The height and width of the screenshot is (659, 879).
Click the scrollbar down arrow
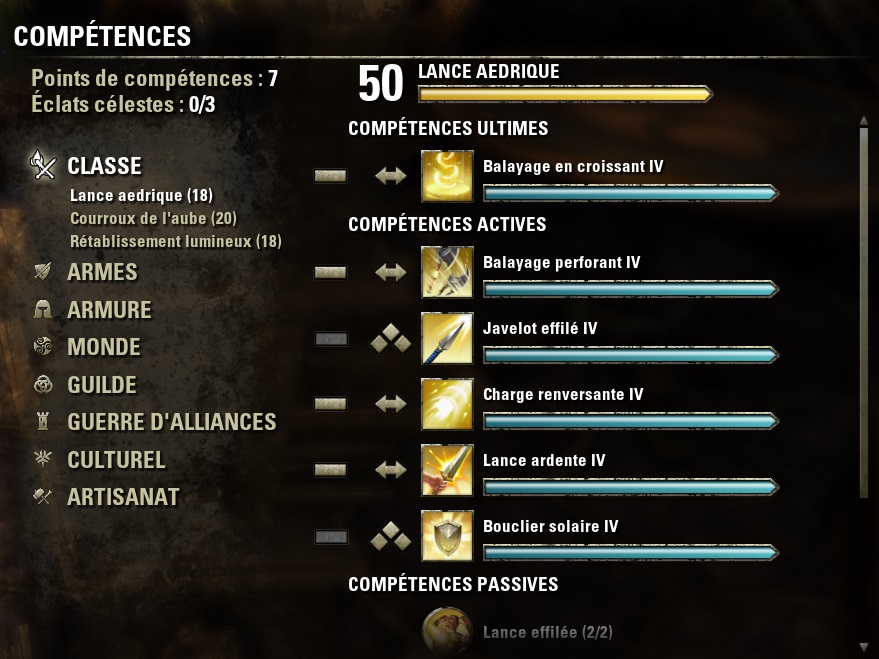[864, 646]
